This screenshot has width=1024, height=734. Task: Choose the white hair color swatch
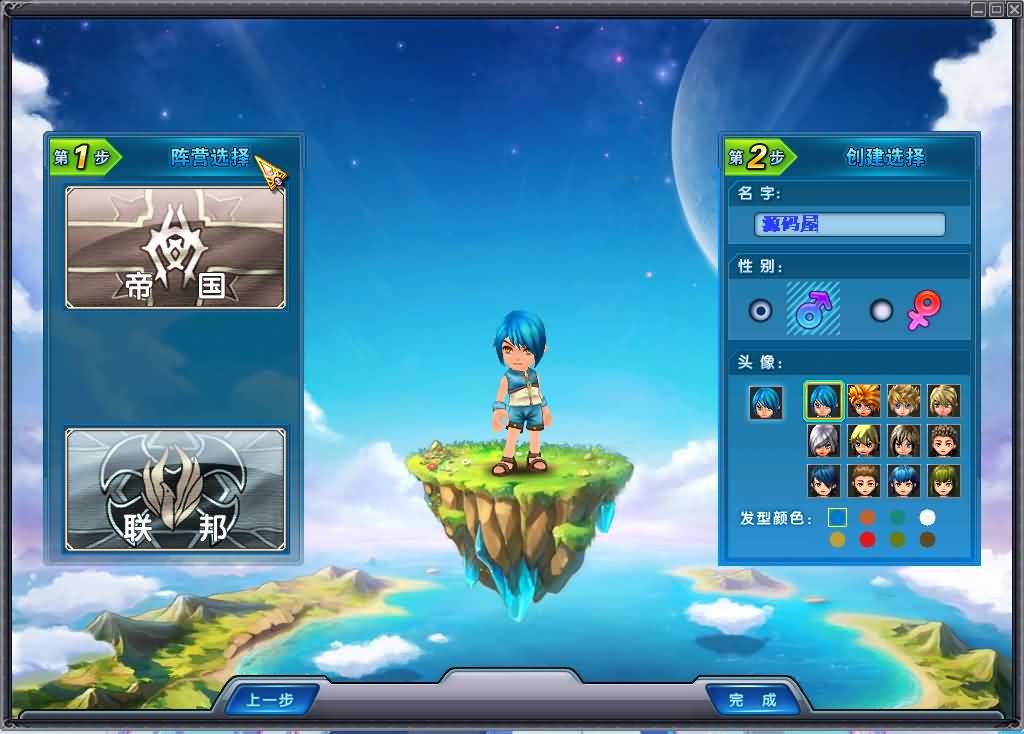(927, 517)
